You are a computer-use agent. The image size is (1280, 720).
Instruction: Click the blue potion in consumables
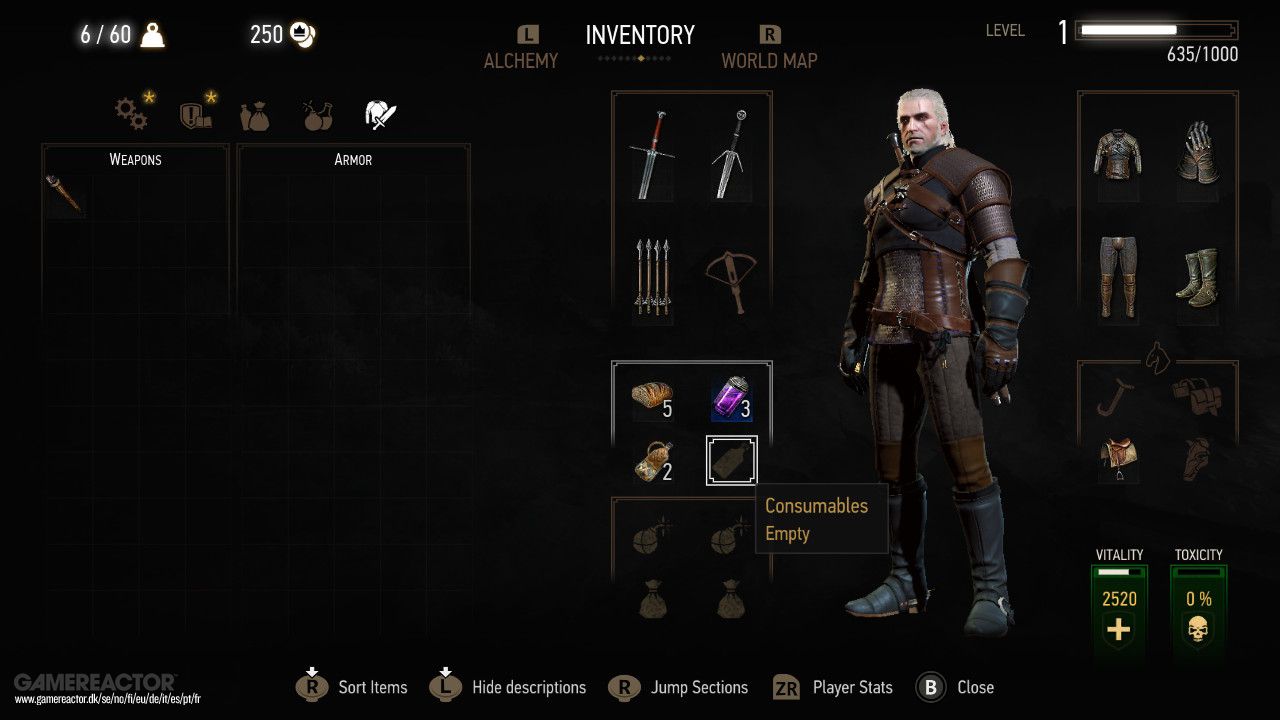click(x=731, y=397)
